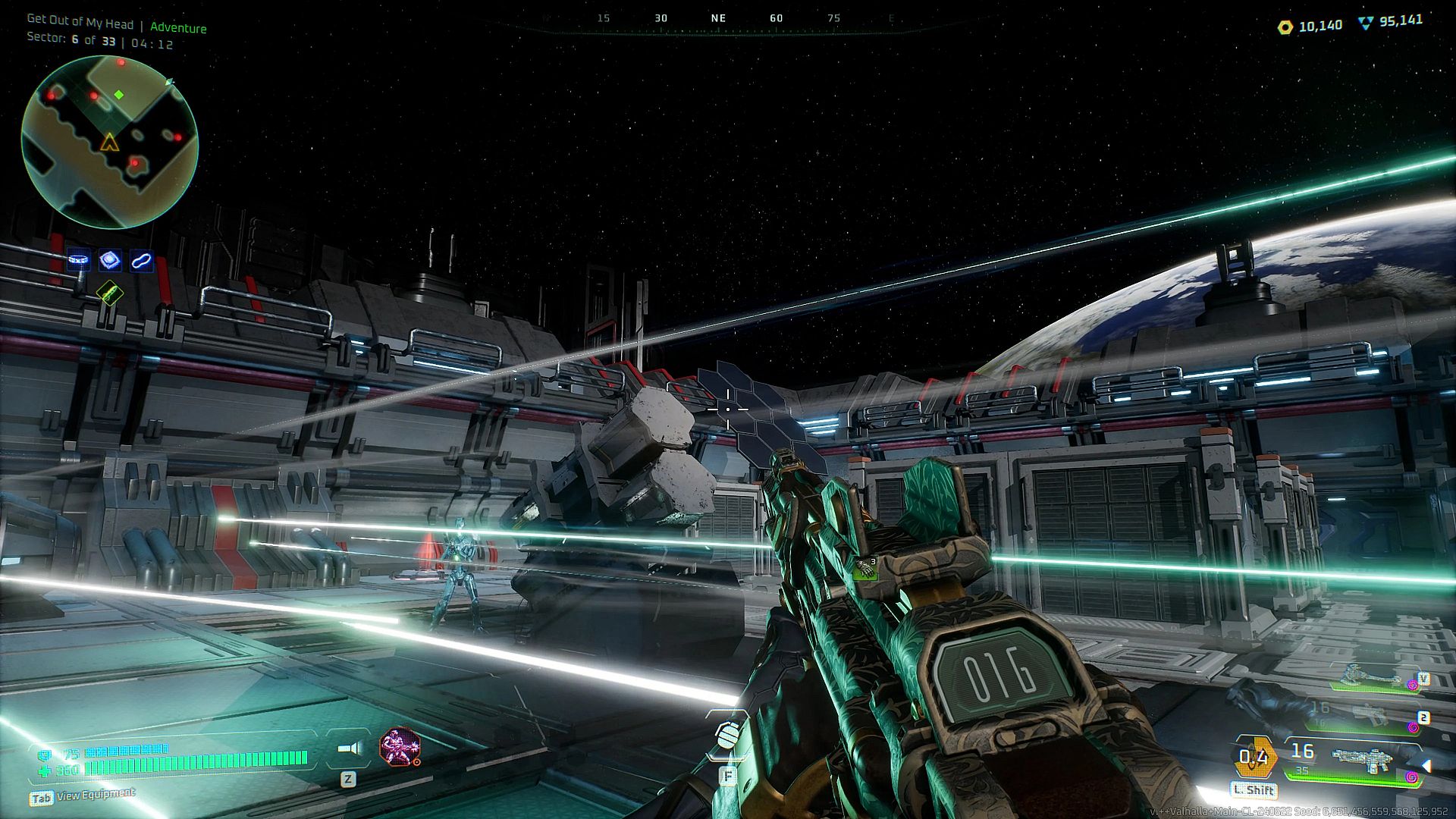Activate the orange hexagon dash ability
This screenshot has height=819, width=1456.
pos(1254,756)
